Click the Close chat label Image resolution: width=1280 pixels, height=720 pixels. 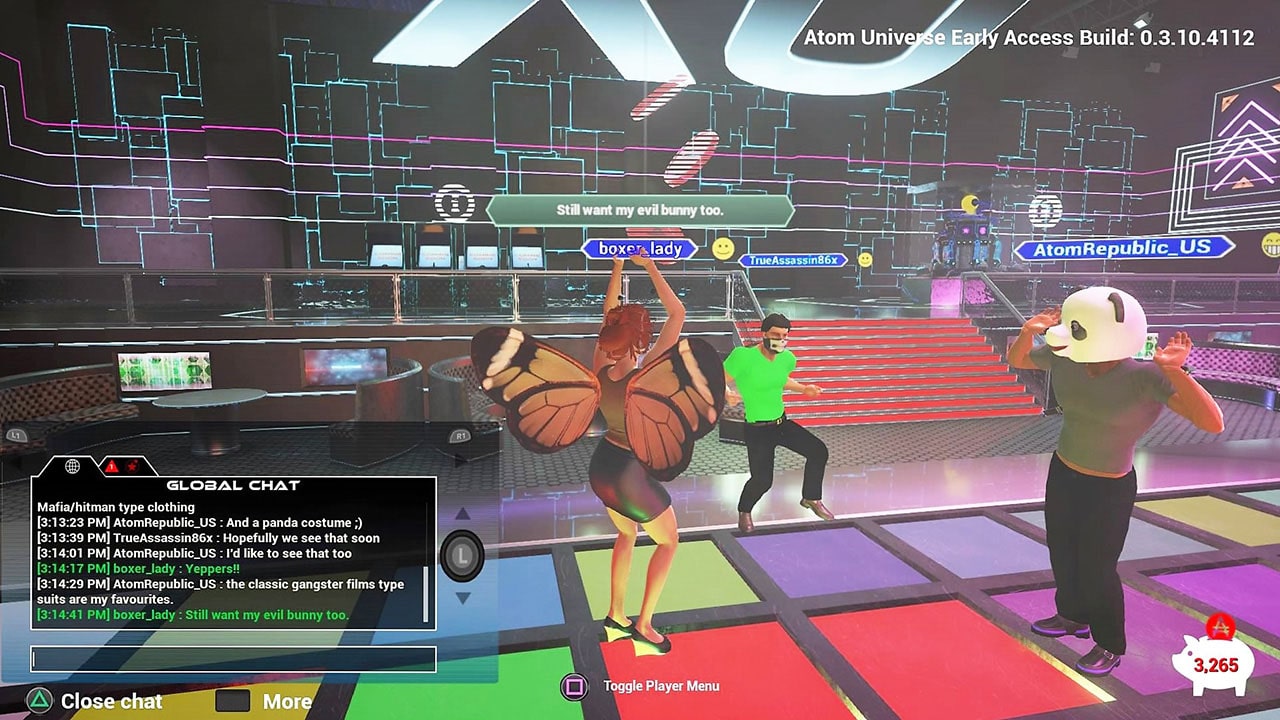(109, 701)
